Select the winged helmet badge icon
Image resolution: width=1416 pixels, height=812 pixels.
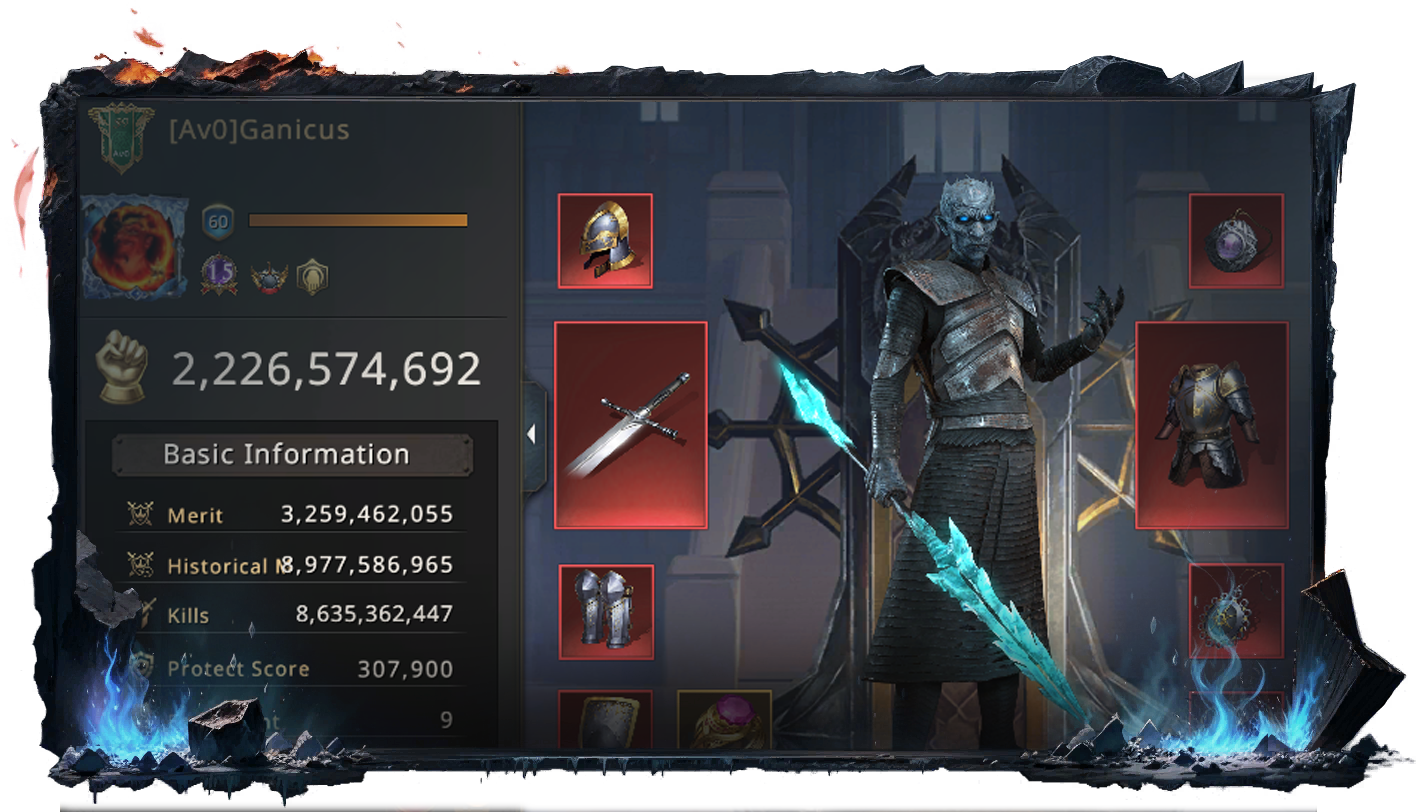pyautogui.click(x=269, y=276)
